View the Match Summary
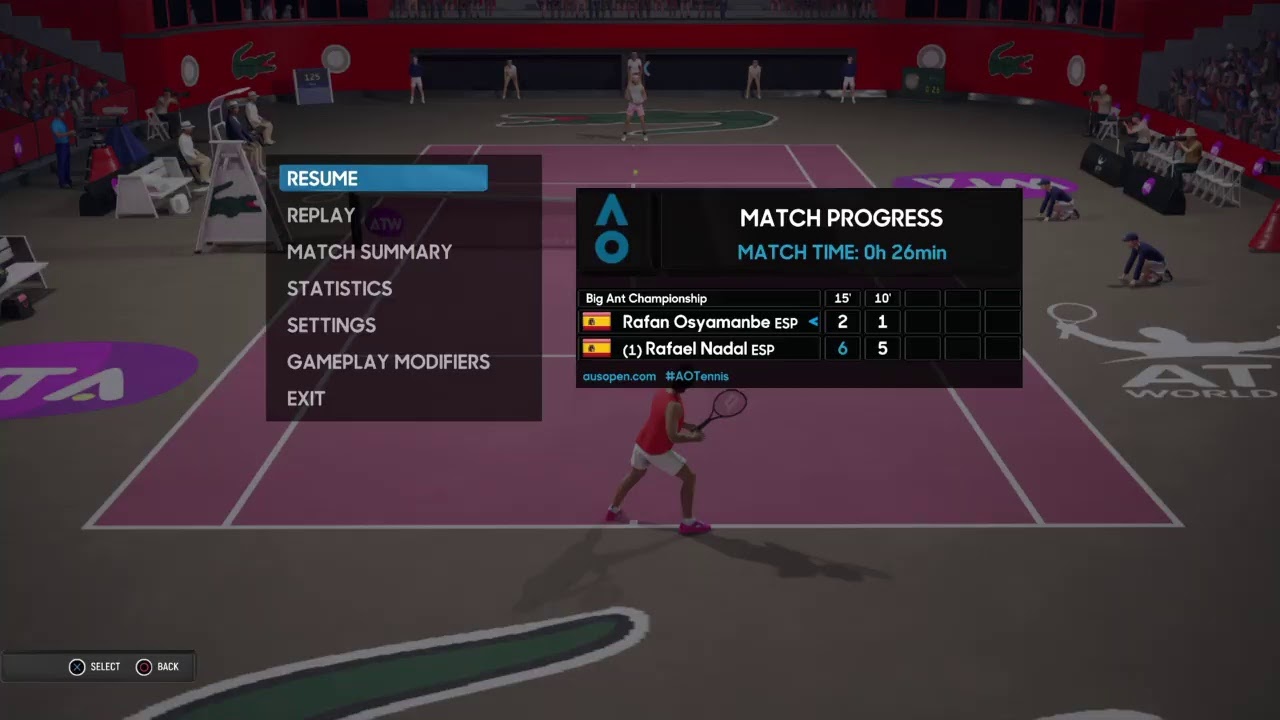Screen dimensions: 1280x720 369,252
